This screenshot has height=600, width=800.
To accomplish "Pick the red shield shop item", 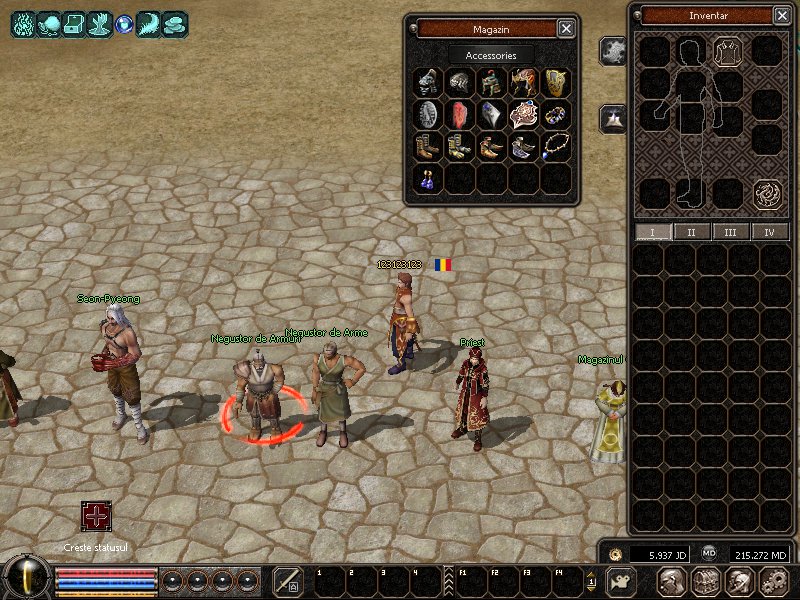I will pos(460,114).
